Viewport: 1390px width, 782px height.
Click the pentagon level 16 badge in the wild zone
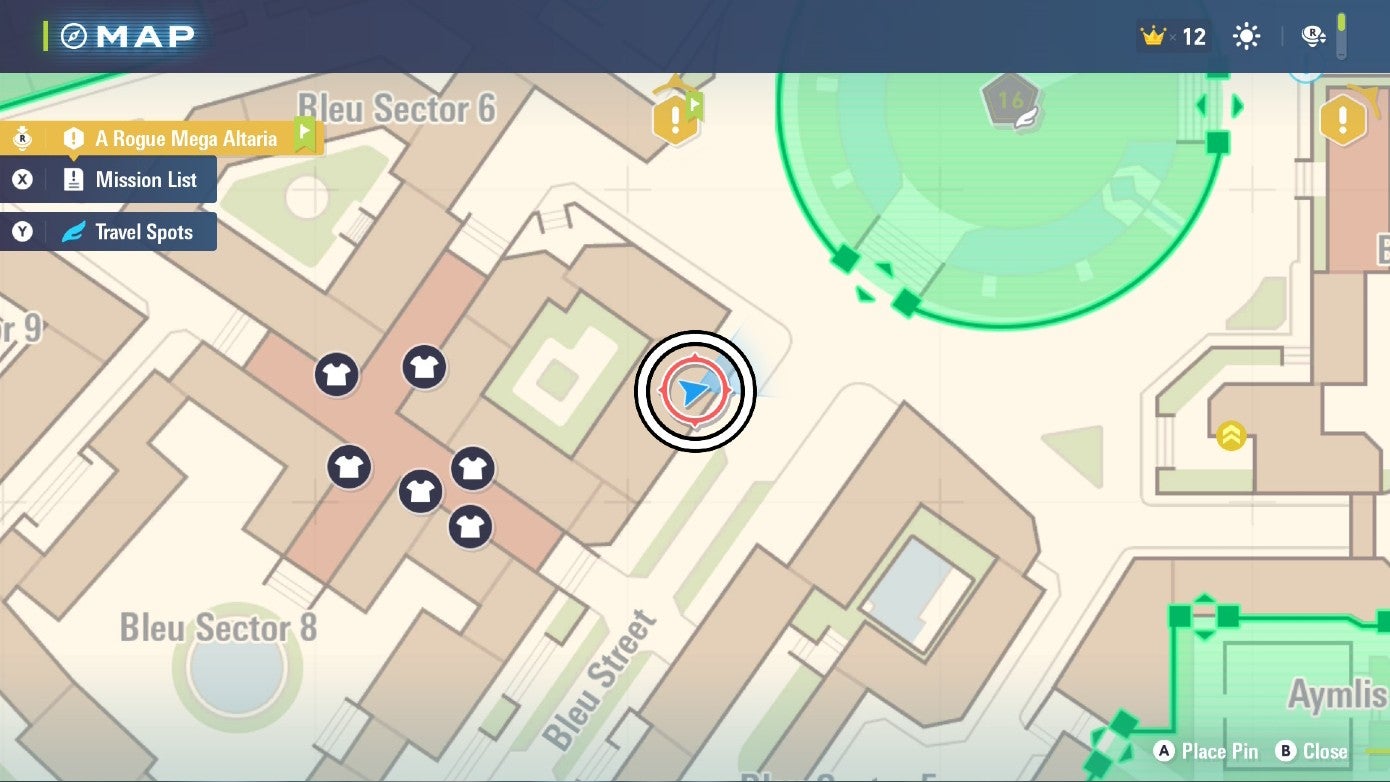(1013, 99)
